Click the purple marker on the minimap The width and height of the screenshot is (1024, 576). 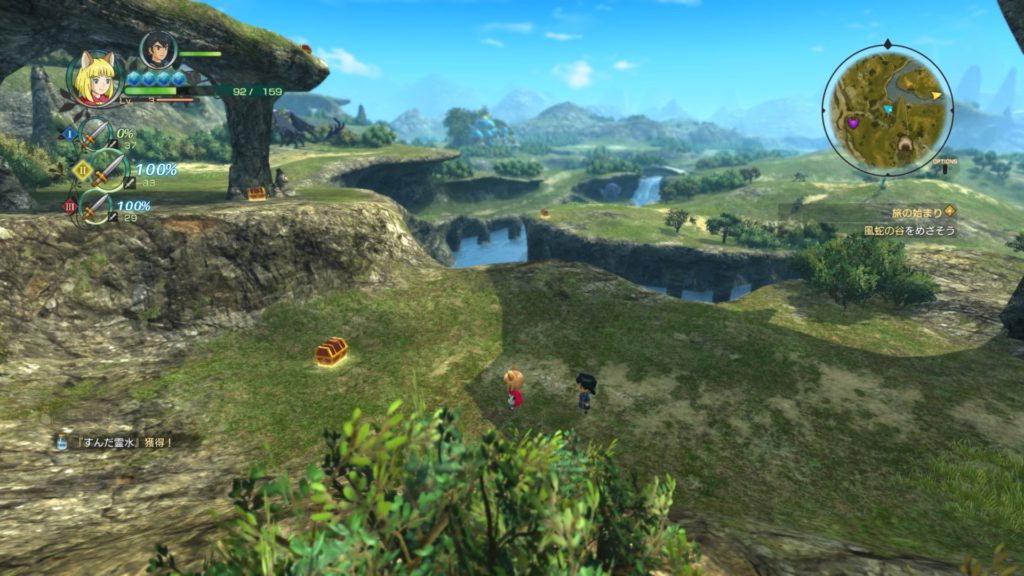point(853,123)
